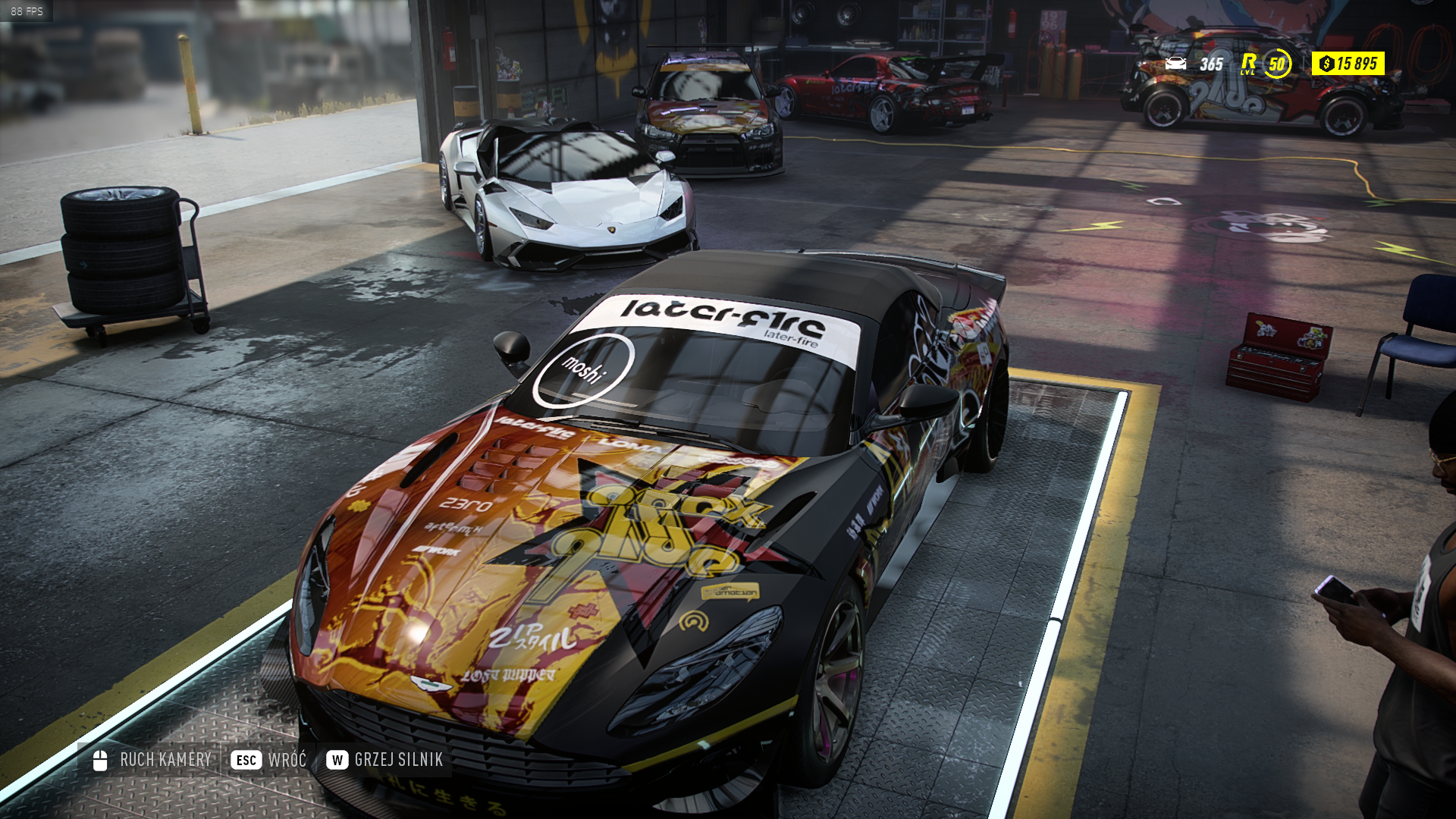Click the WRÓĆ back button

click(x=269, y=760)
